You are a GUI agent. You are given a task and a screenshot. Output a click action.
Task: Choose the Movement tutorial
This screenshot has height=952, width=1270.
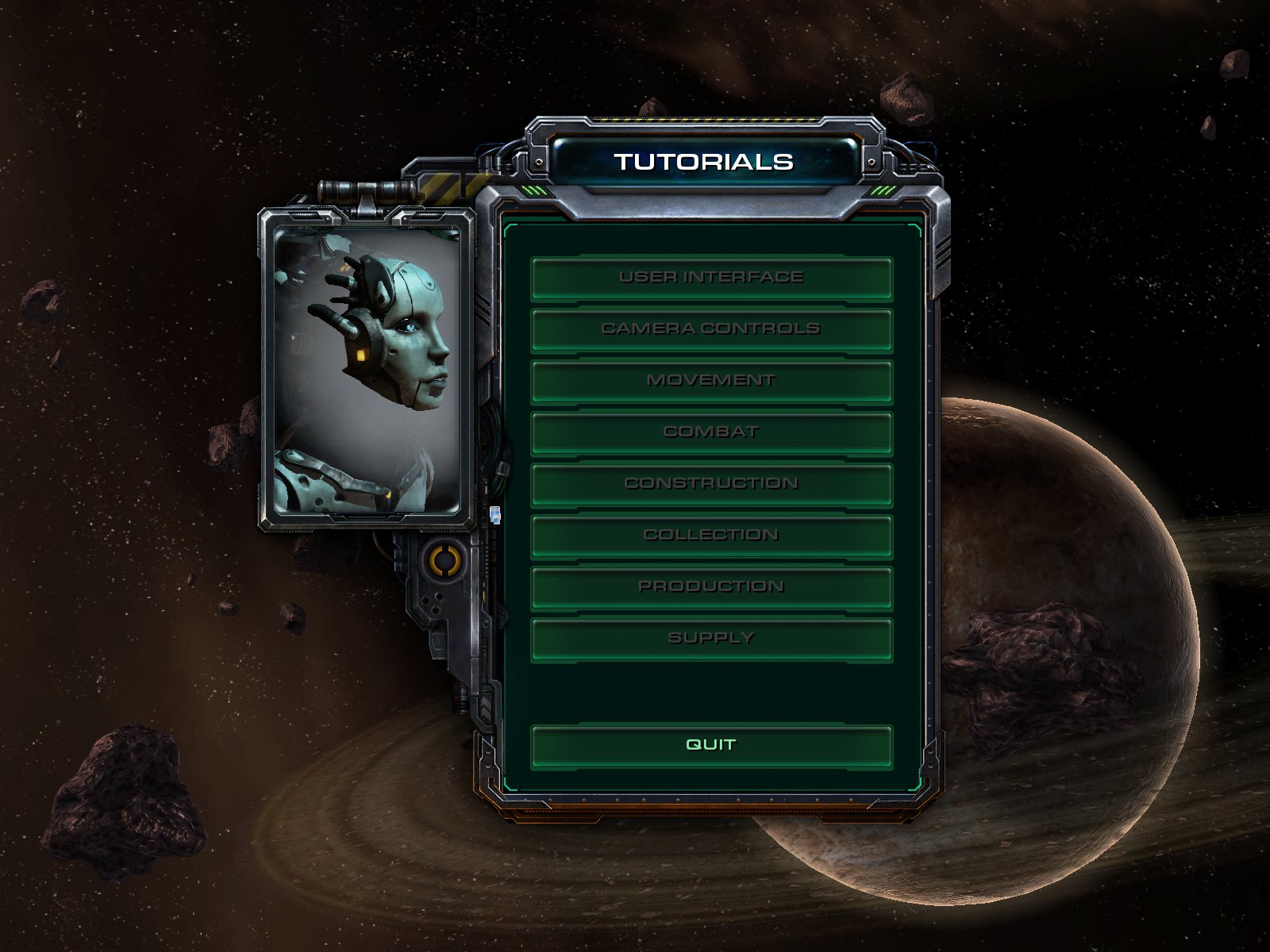[711, 381]
